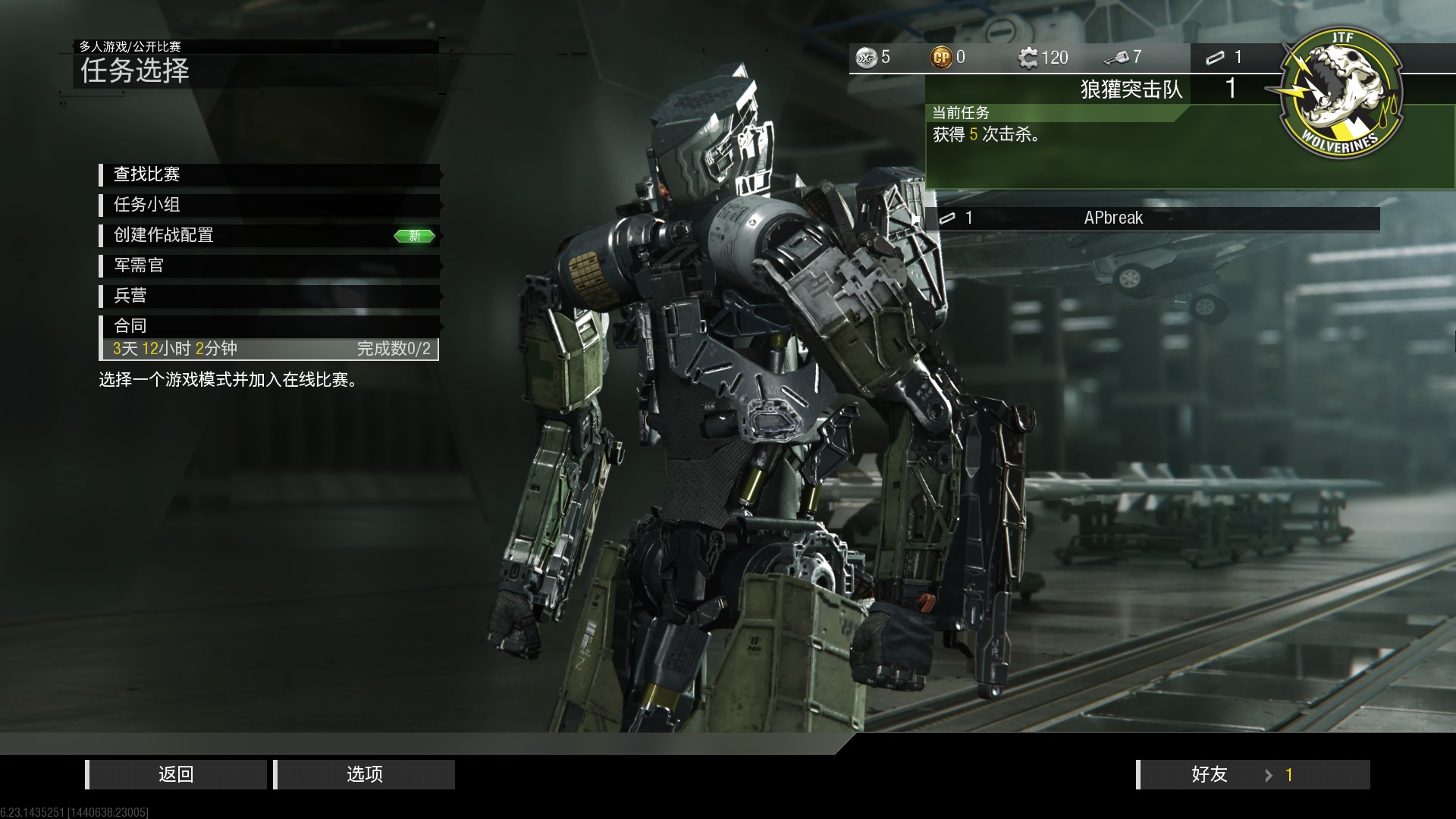Open the 合同 contracts entry
The image size is (1456, 819).
(269, 326)
